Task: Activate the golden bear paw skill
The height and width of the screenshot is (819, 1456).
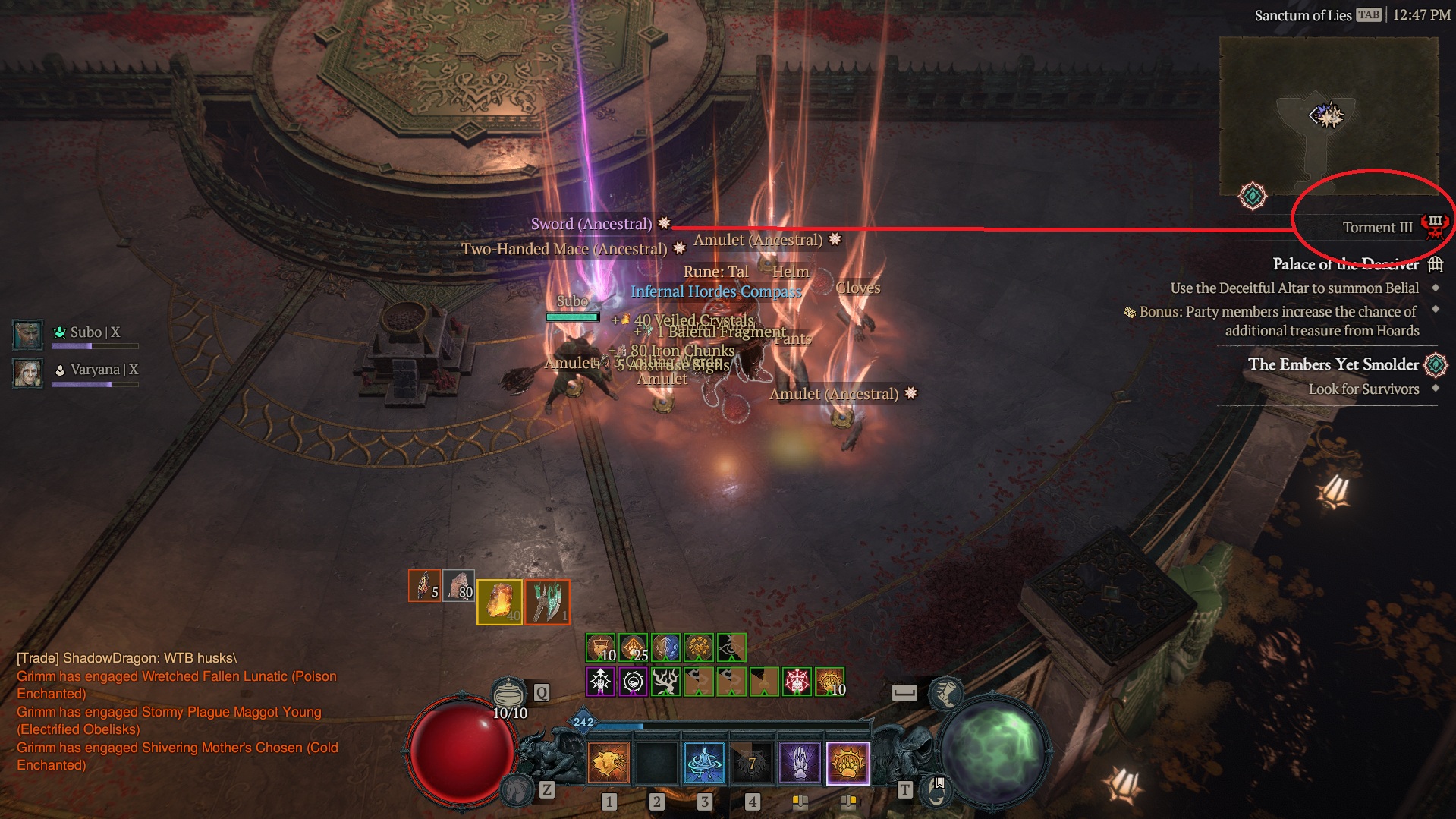Action: [x=847, y=763]
